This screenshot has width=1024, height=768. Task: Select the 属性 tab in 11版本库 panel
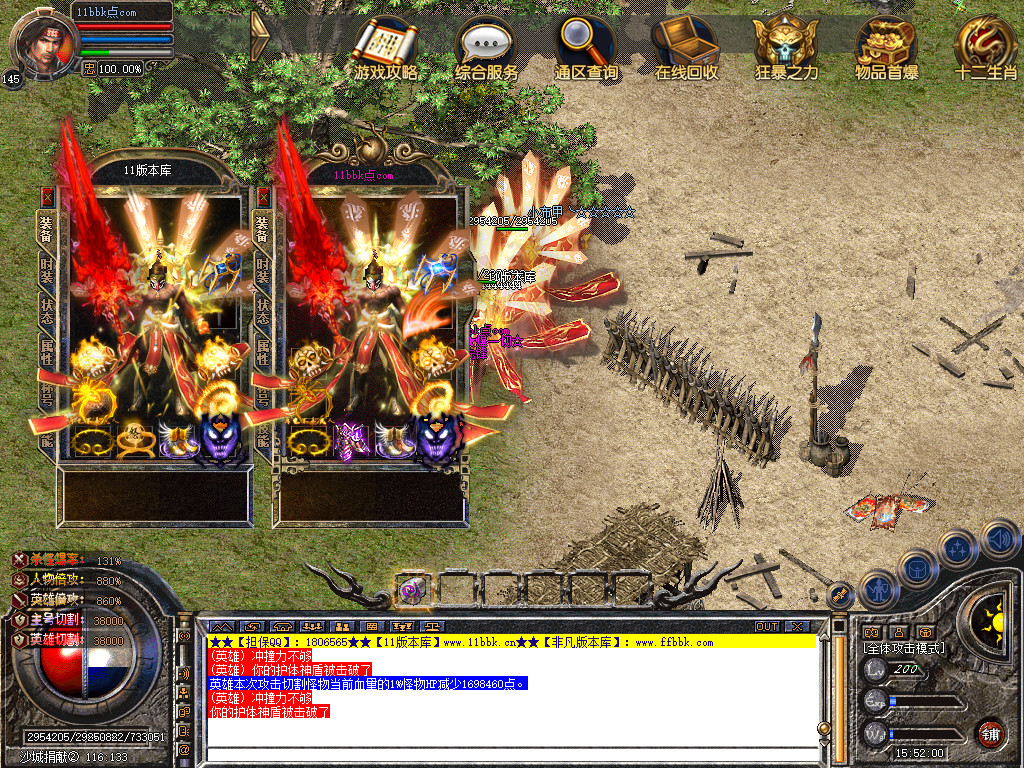(x=47, y=352)
